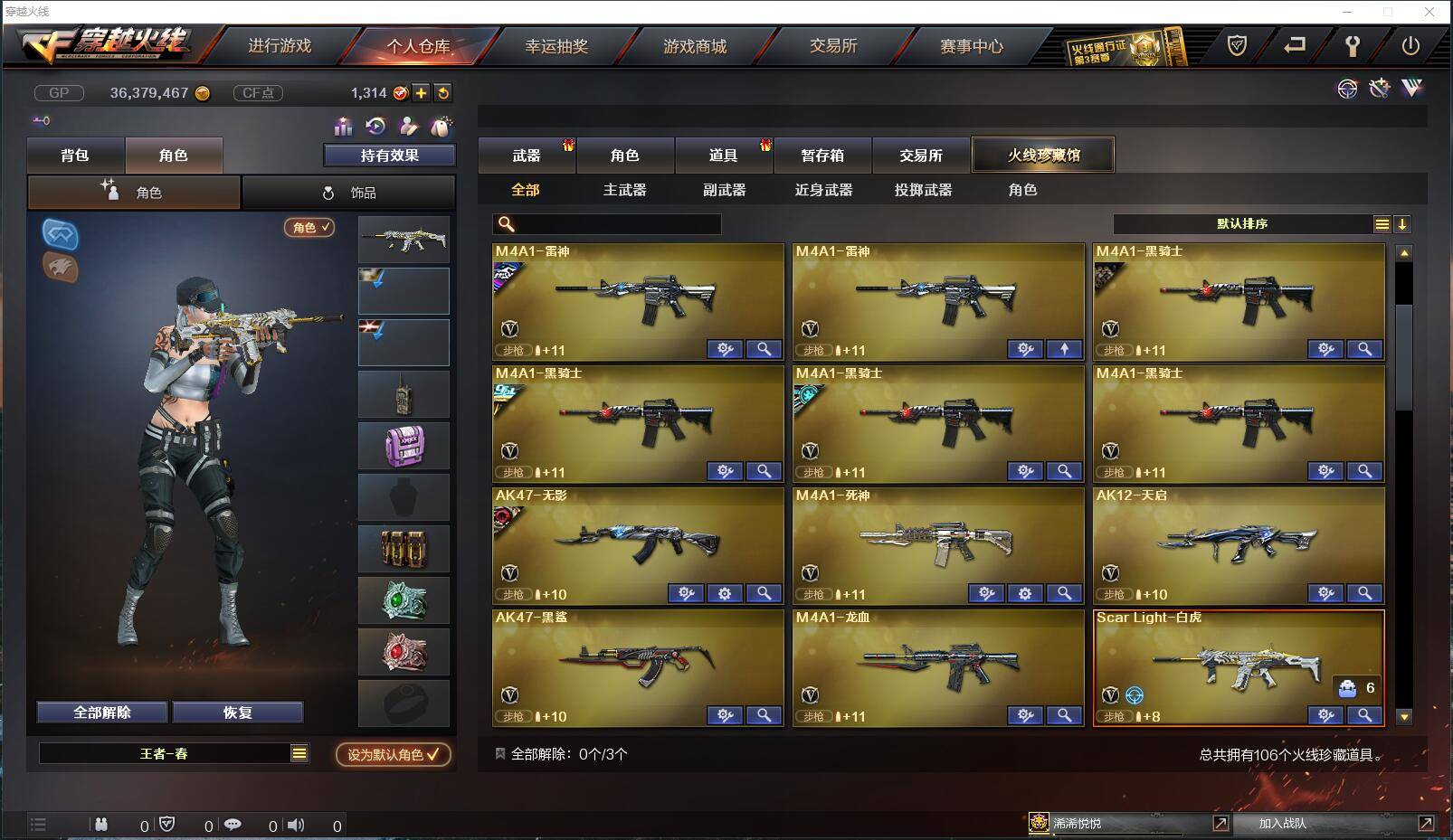Click the 全部解除 button under the character
This screenshot has height=840, width=1453.
point(100,712)
